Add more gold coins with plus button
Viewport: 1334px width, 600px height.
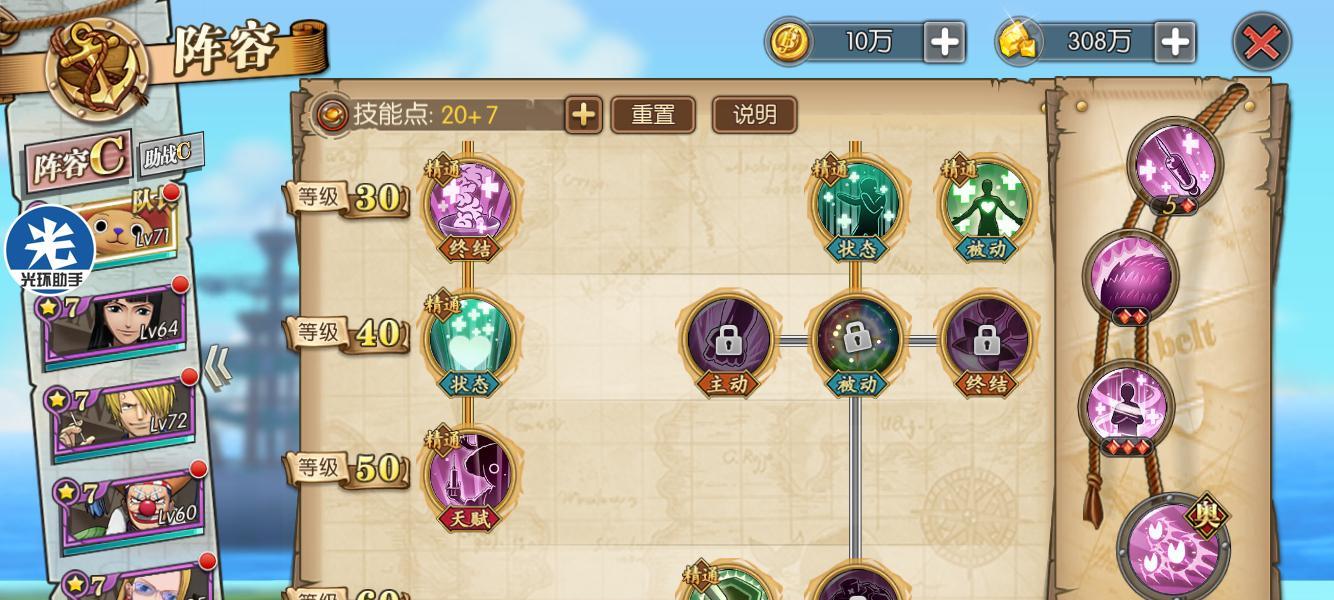coord(944,42)
